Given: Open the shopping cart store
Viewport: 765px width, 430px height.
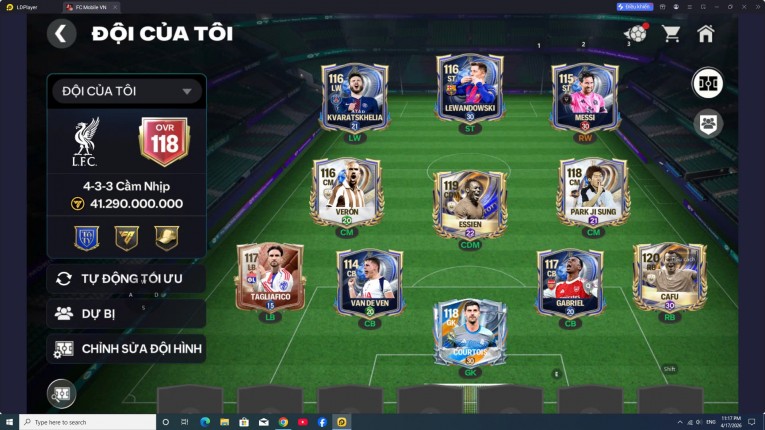Looking at the screenshot, I should (x=671, y=34).
